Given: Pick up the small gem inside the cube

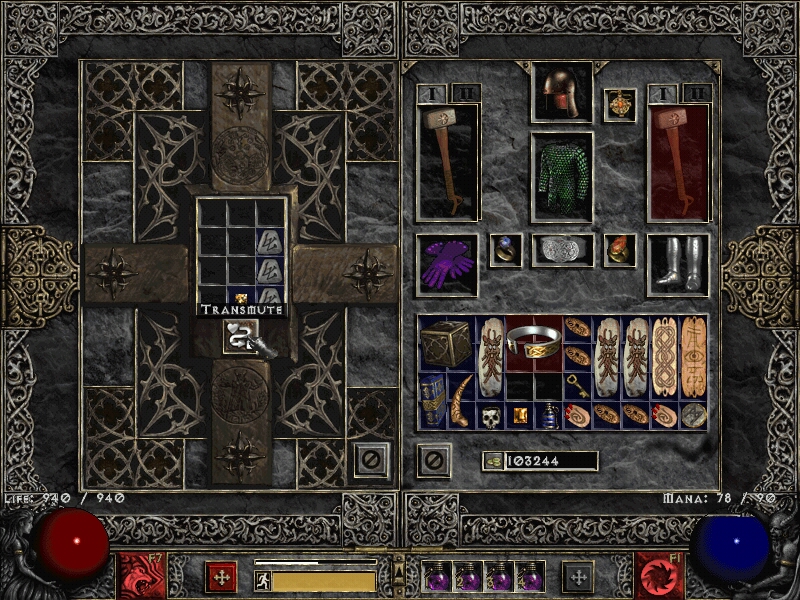Looking at the screenshot, I should [x=242, y=297].
